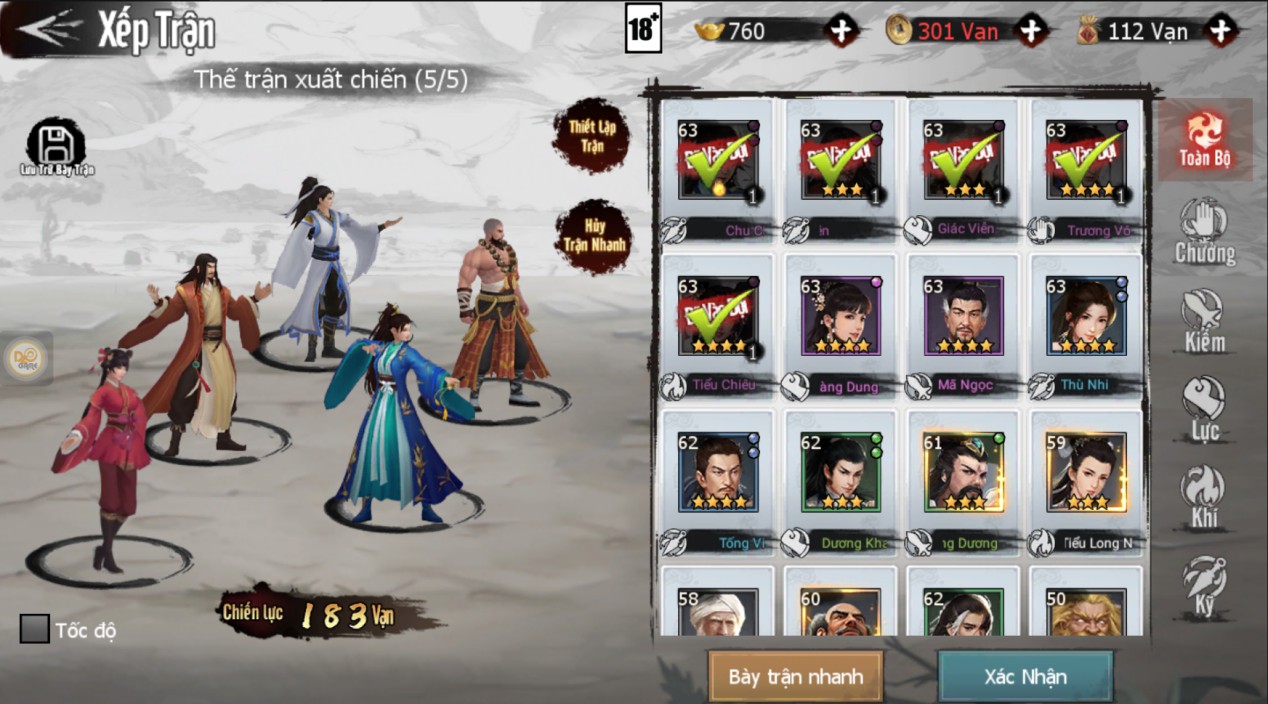Choose Bày trận nhanh quick formation

795,676
